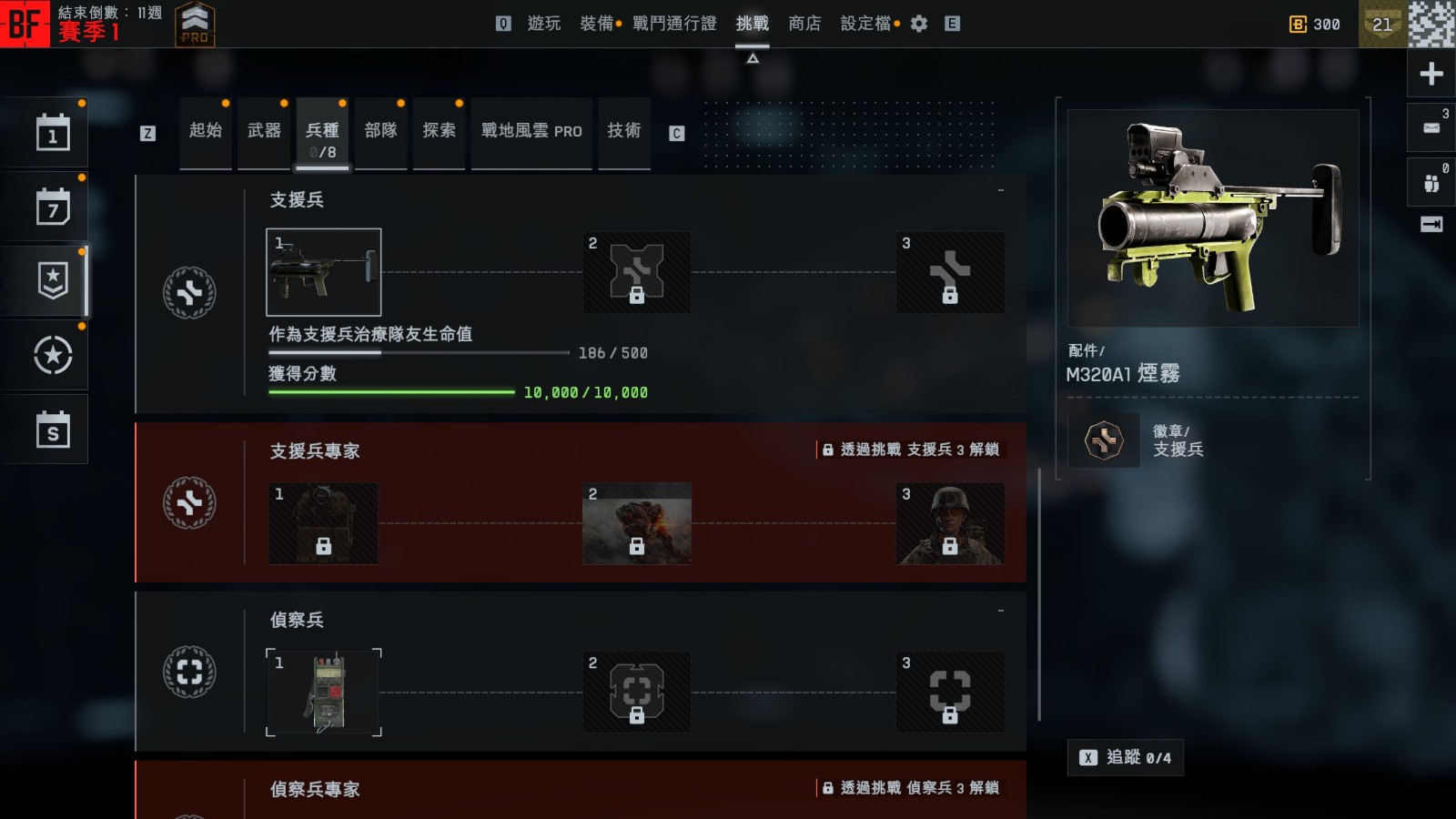Choose the 戰地風雲 PRO tab
This screenshot has width=1456, height=819.
tap(531, 131)
